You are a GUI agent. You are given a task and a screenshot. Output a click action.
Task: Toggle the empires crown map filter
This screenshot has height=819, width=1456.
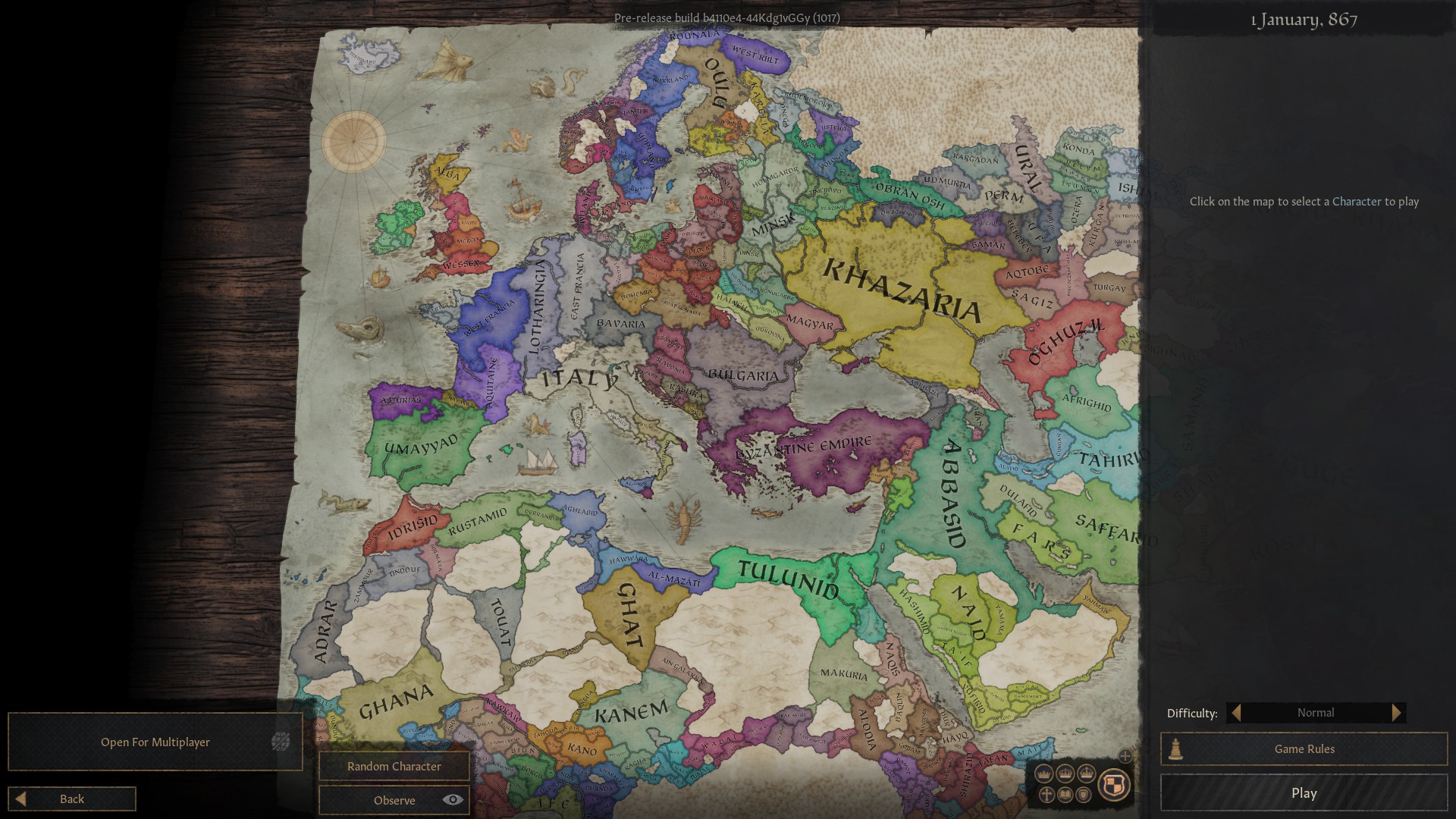[x=1086, y=774]
